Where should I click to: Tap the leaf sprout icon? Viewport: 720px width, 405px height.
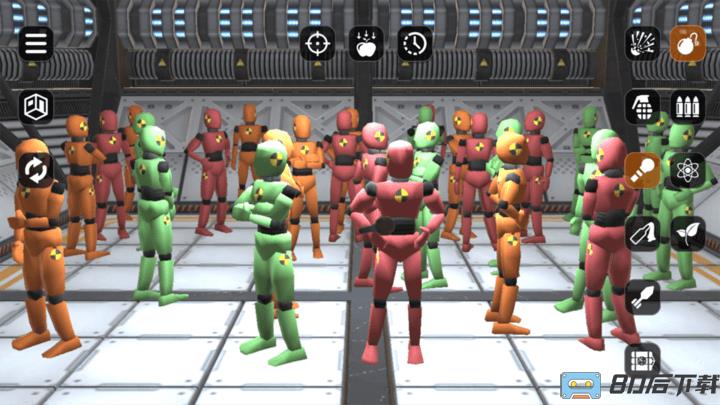click(688, 233)
